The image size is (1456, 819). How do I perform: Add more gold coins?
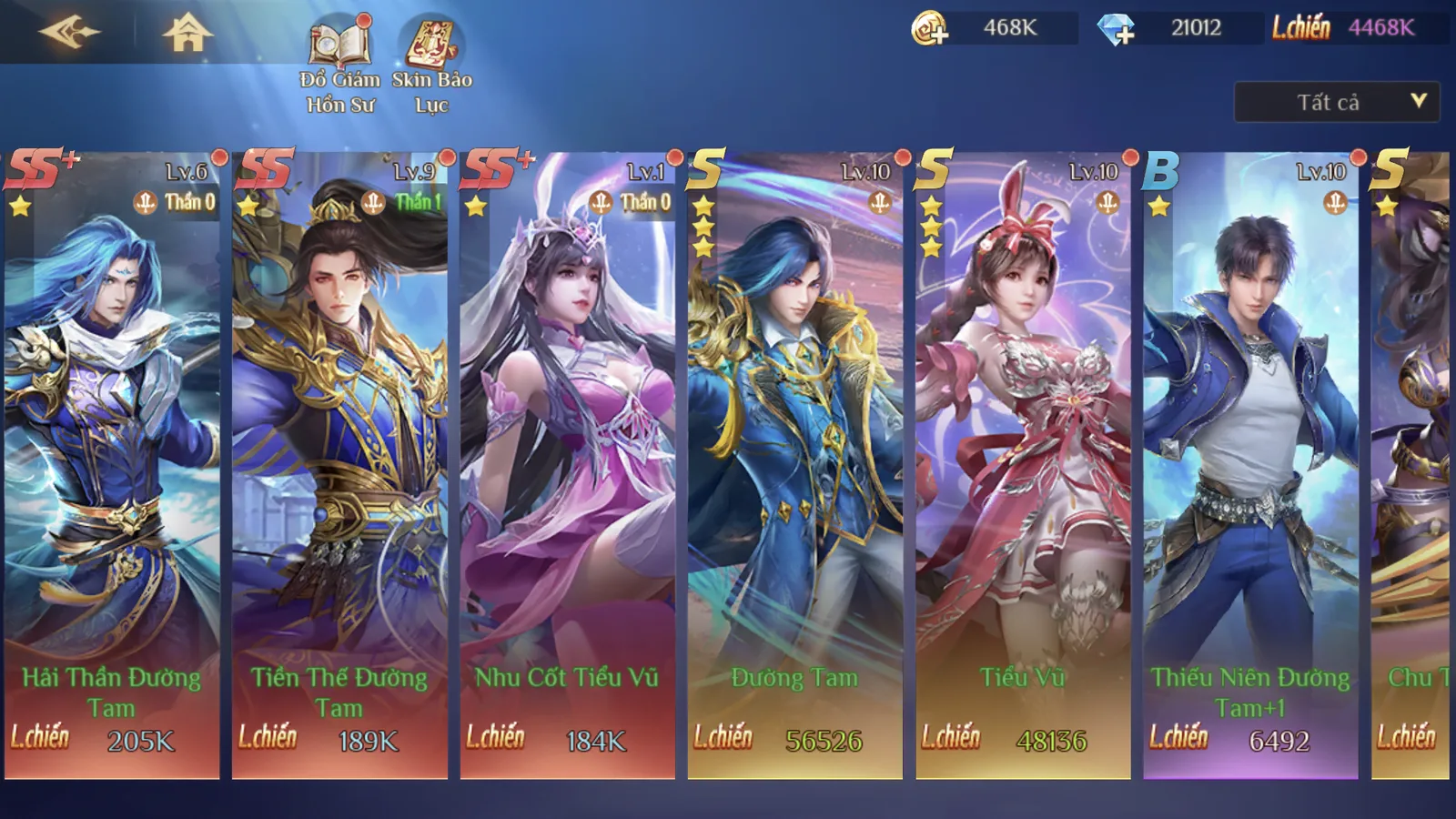coord(930,29)
